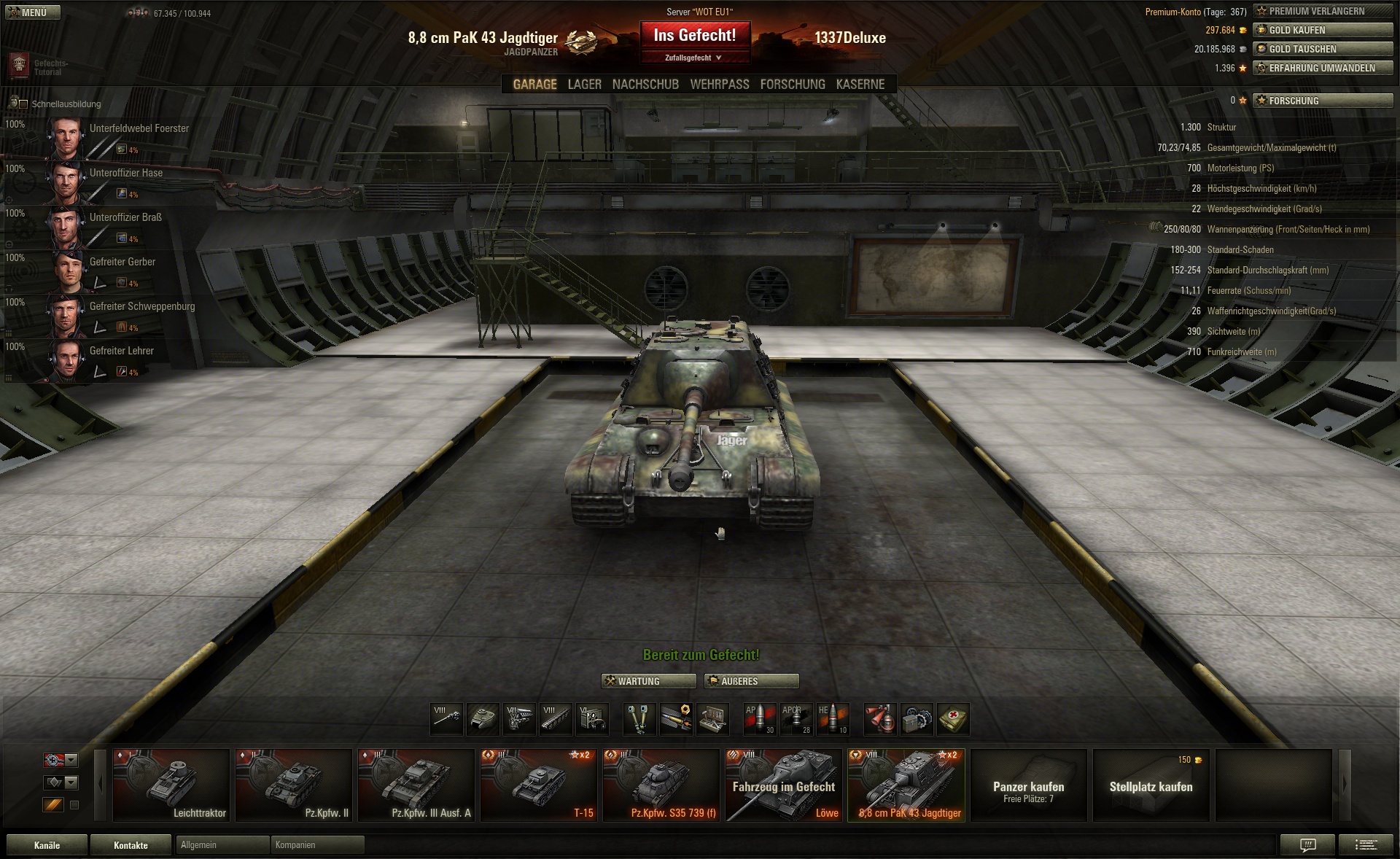
Task: Switch to the LAGER tab
Action: [584, 85]
